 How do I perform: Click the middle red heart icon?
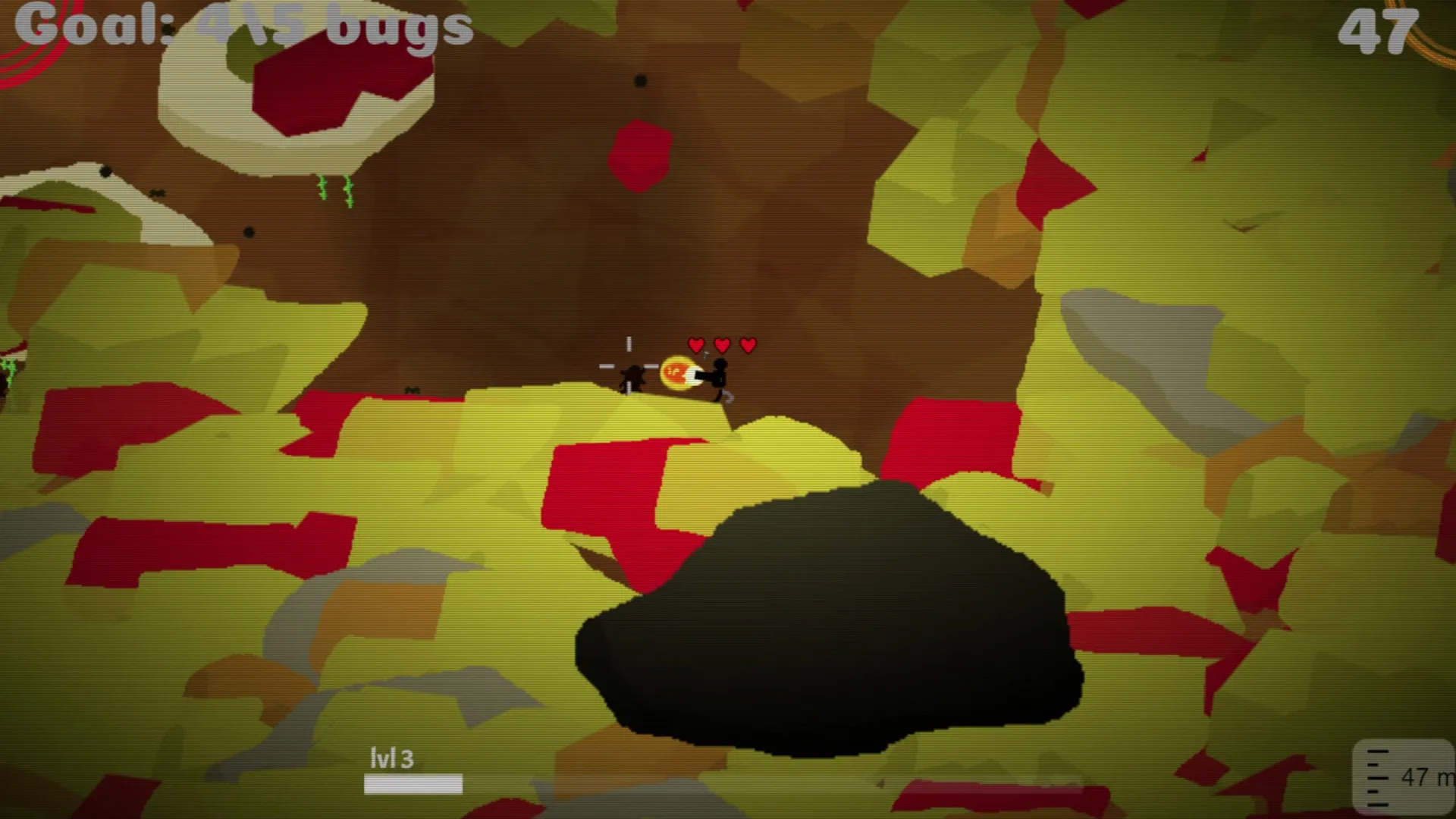tap(721, 345)
